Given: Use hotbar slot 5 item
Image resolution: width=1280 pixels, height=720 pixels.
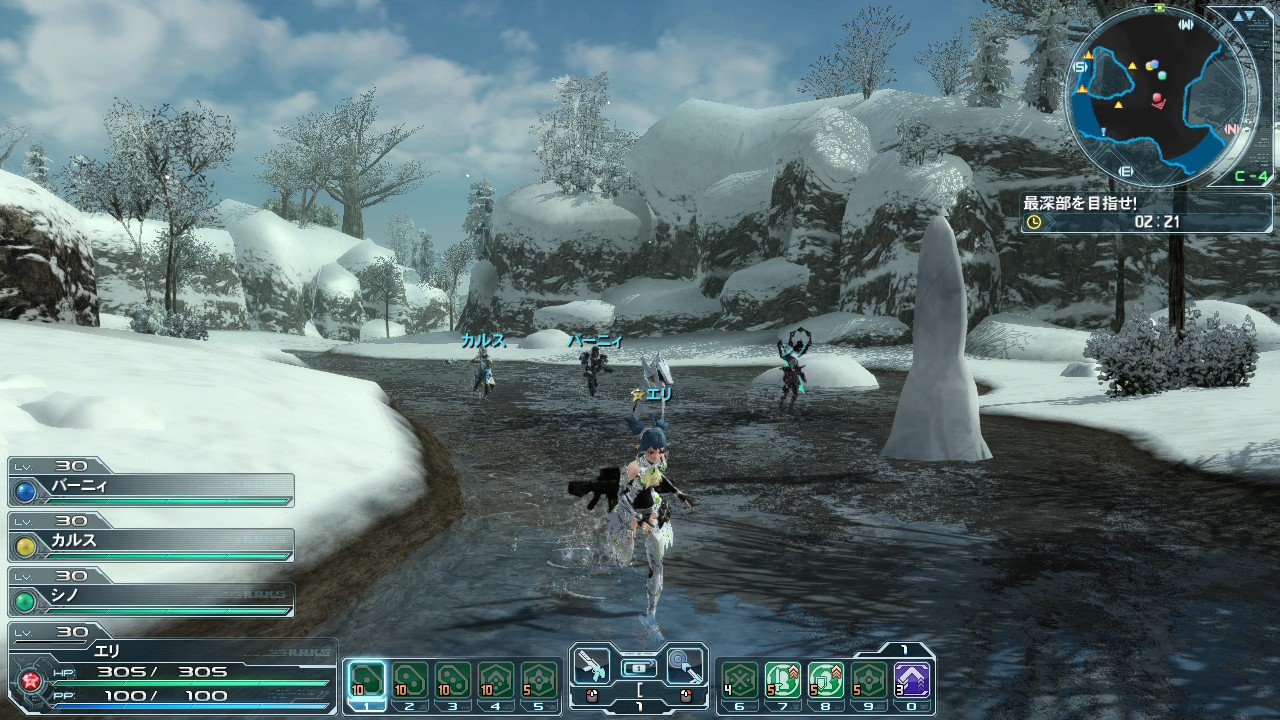Looking at the screenshot, I should [539, 680].
